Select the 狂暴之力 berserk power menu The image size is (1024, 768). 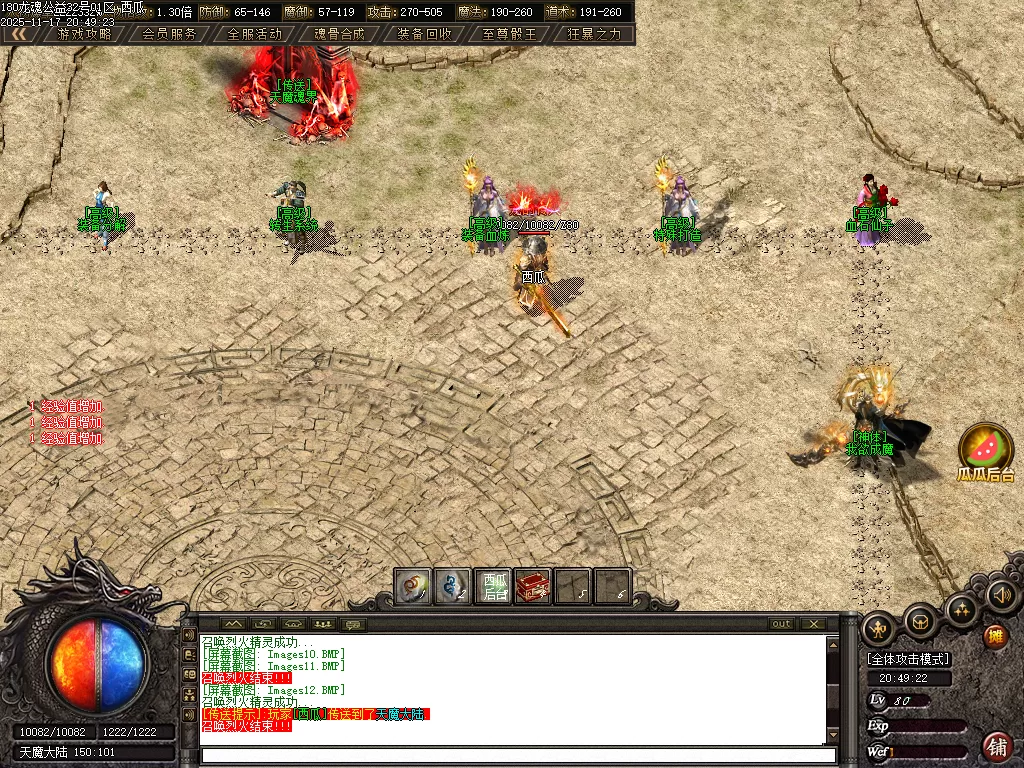[595, 33]
